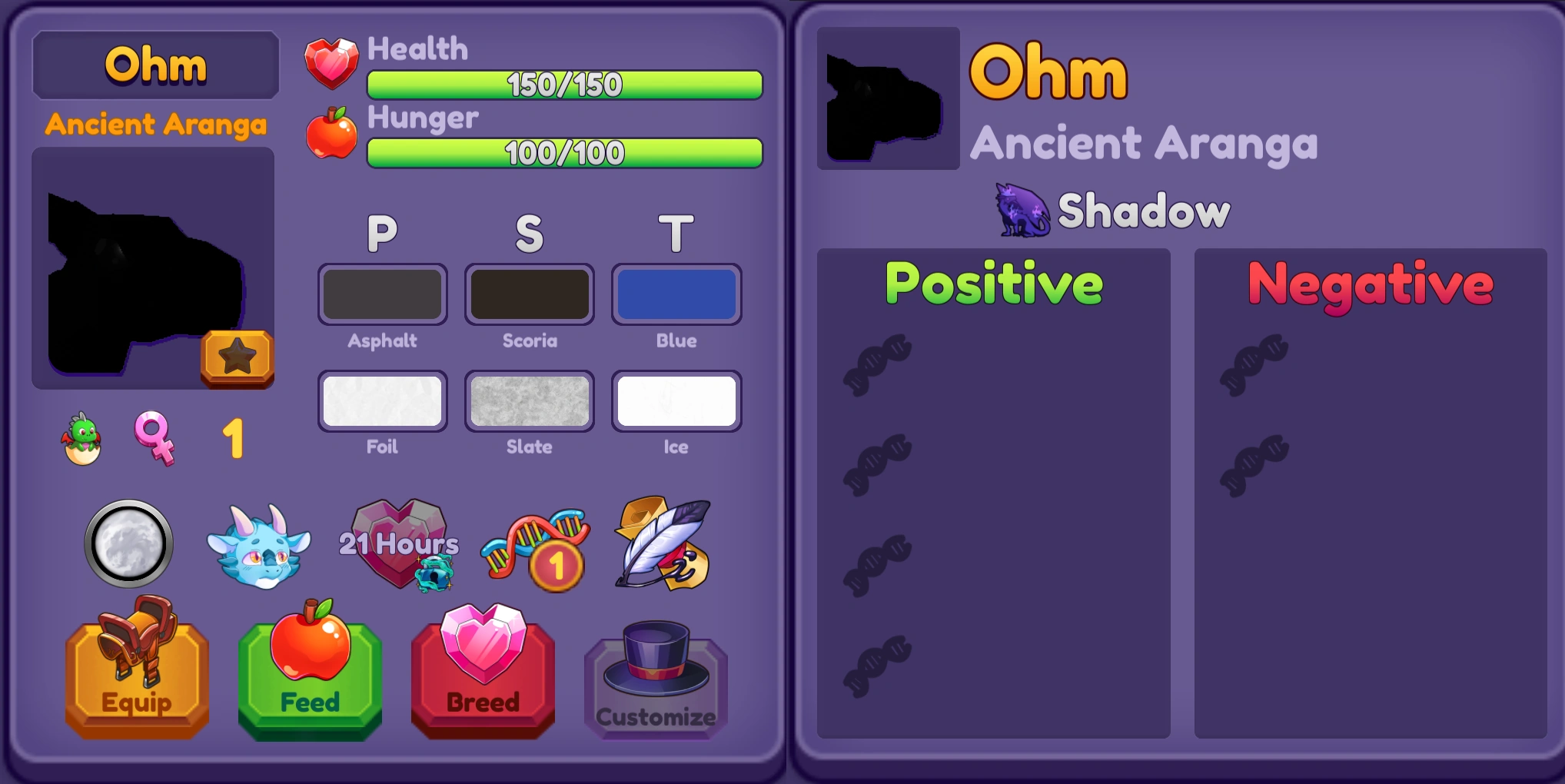The height and width of the screenshot is (784, 1565).
Task: Click the Ohm name field
Action: click(155, 65)
